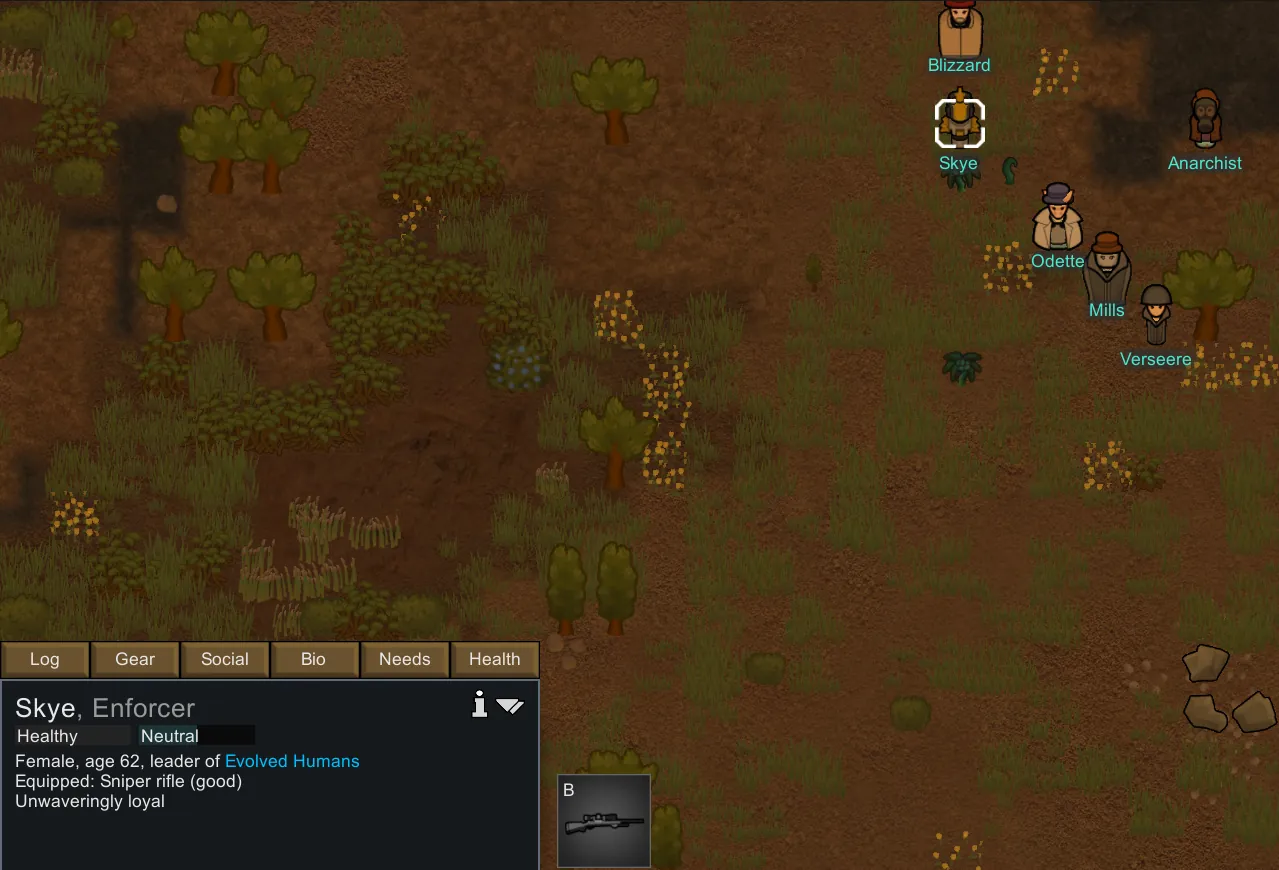The height and width of the screenshot is (870, 1279).
Task: Activate the sniper rifle gizmo
Action: pyautogui.click(x=604, y=821)
